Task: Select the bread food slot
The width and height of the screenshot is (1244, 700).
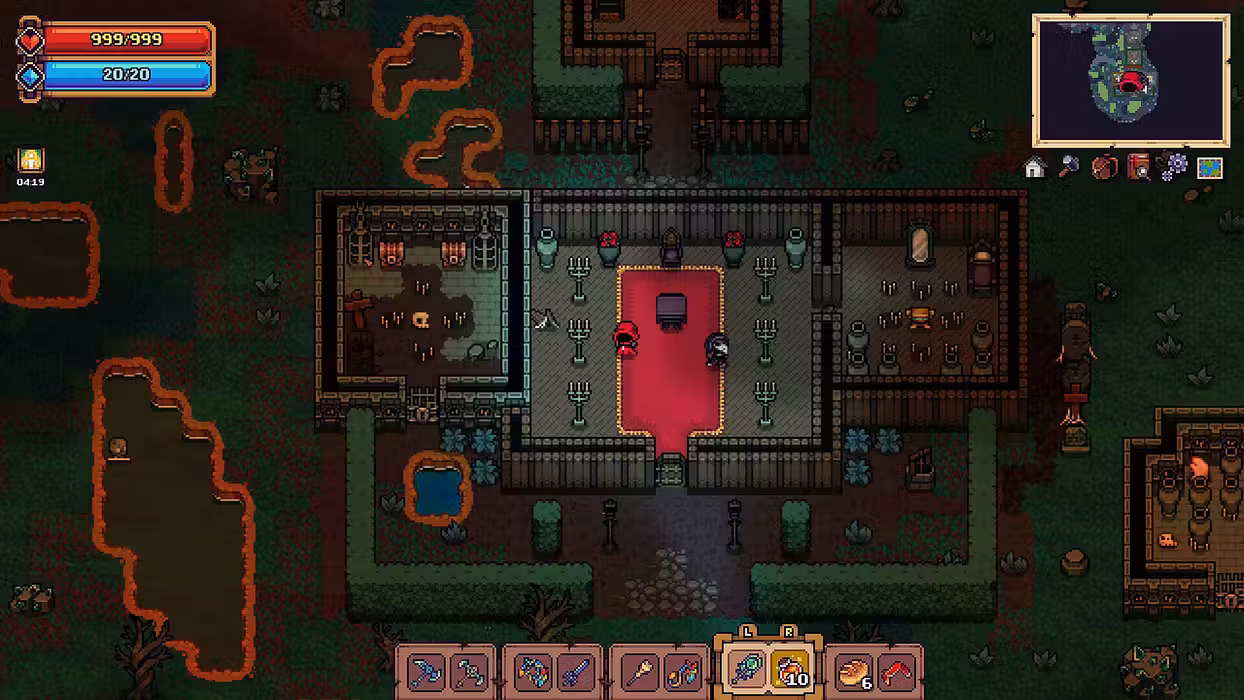Action: (x=852, y=671)
